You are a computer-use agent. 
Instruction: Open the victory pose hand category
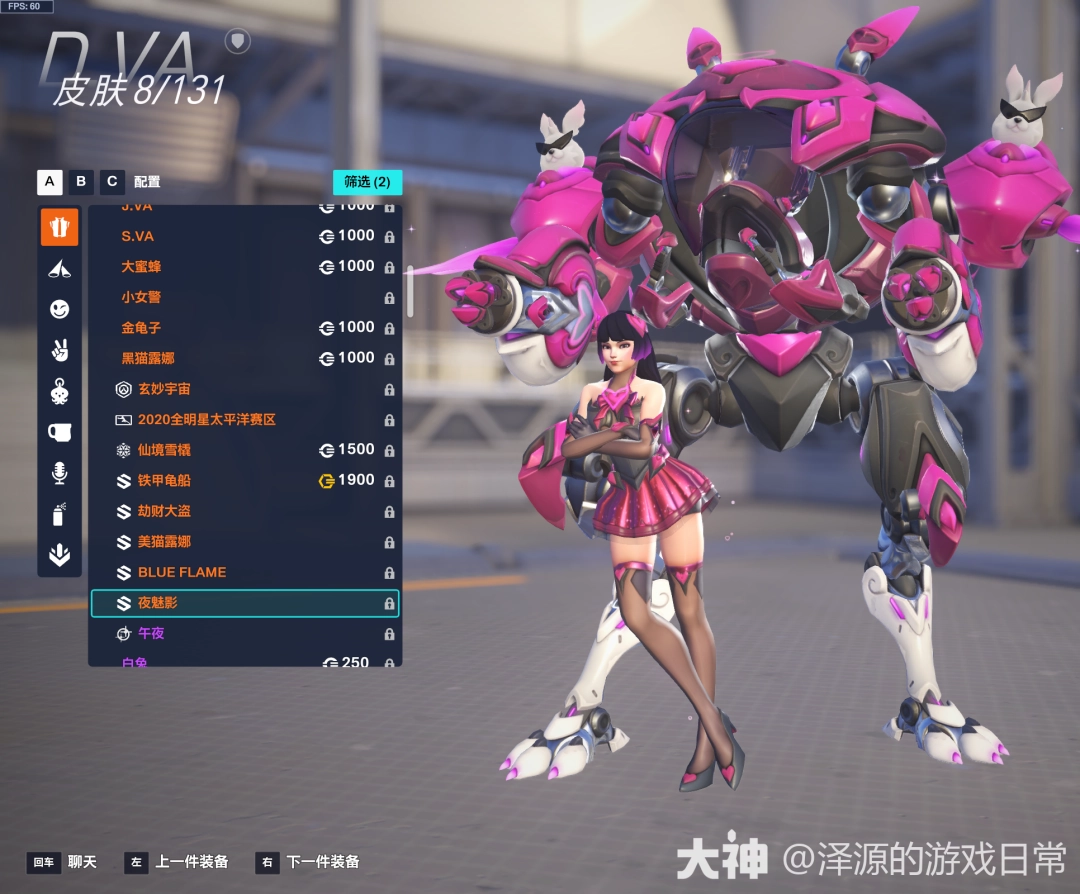coord(59,351)
